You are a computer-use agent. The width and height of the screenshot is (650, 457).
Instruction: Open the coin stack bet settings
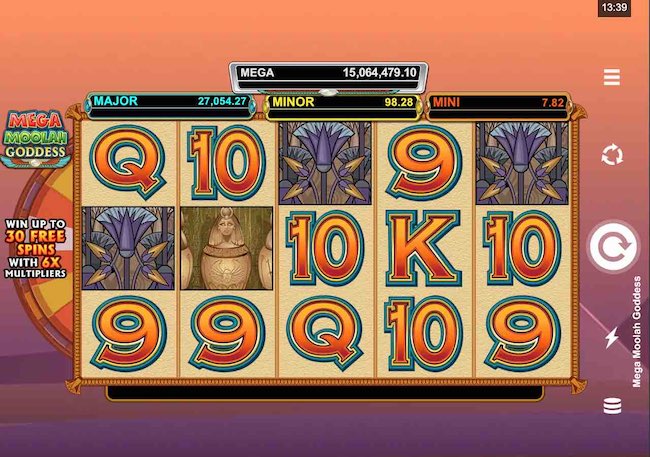[x=612, y=406]
